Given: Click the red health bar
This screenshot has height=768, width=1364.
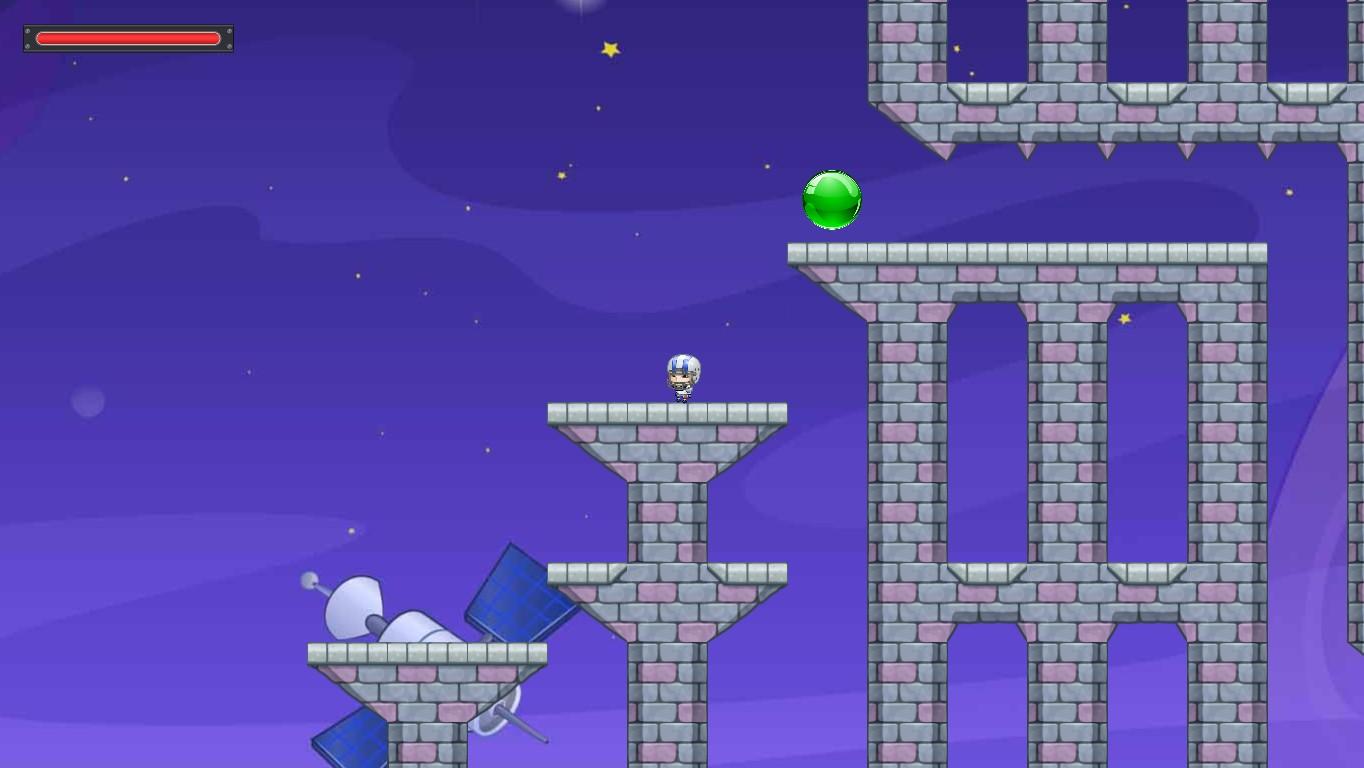Looking at the screenshot, I should pos(128,37).
